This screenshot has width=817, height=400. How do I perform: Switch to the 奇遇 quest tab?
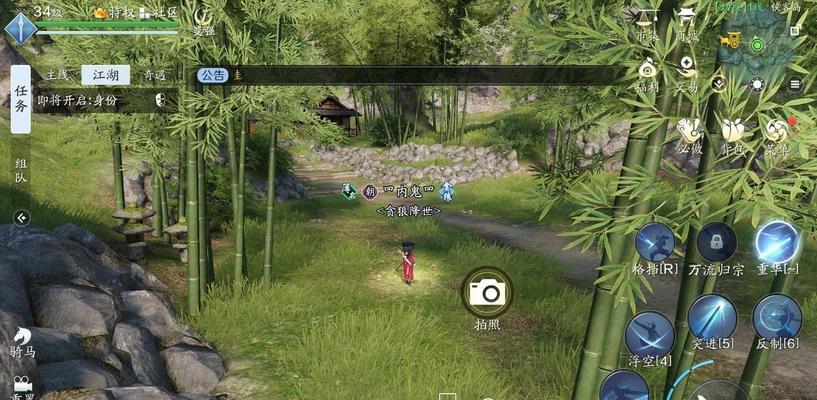[x=153, y=75]
